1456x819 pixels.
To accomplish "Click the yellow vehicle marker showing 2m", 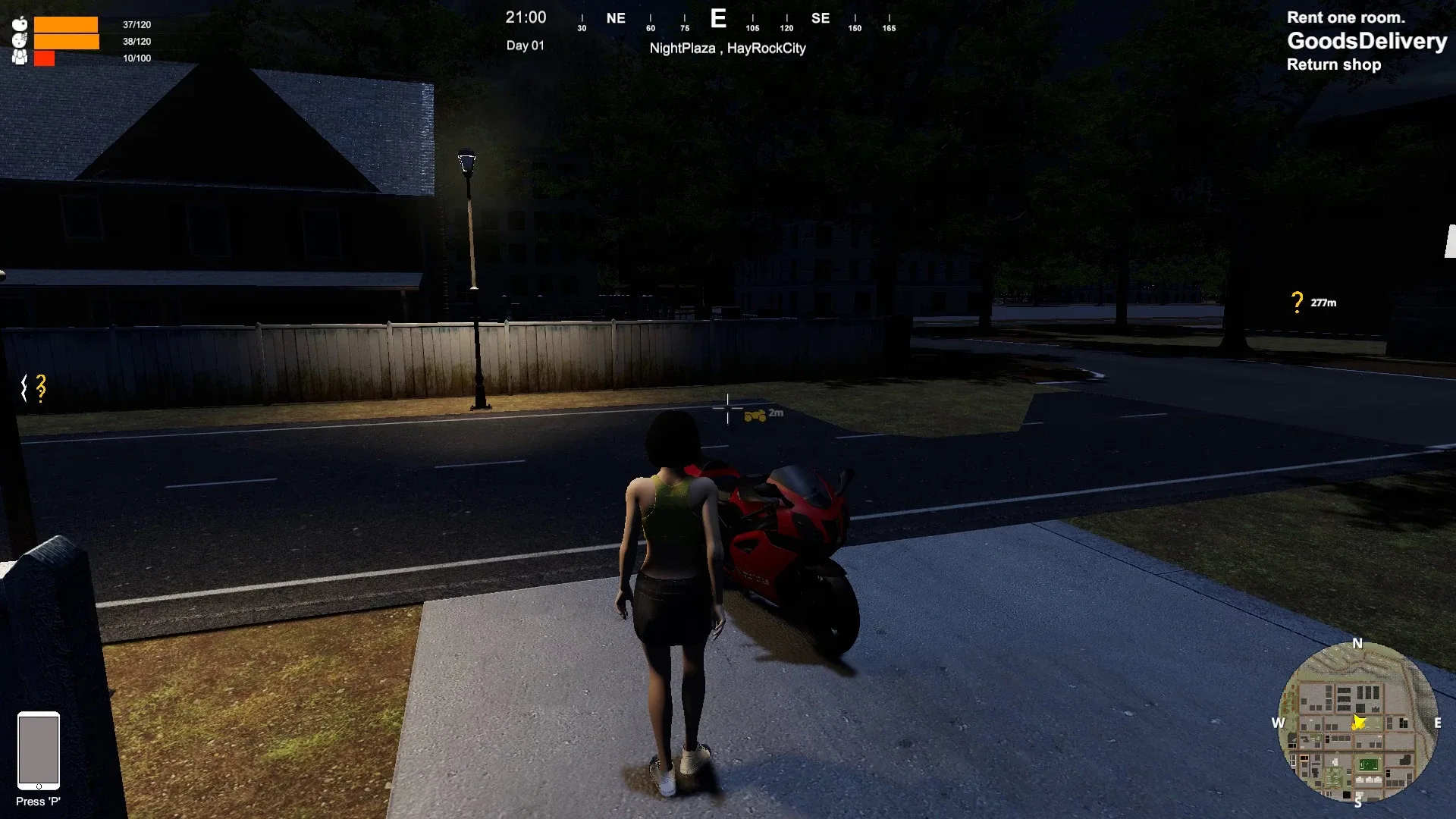I will coord(754,413).
